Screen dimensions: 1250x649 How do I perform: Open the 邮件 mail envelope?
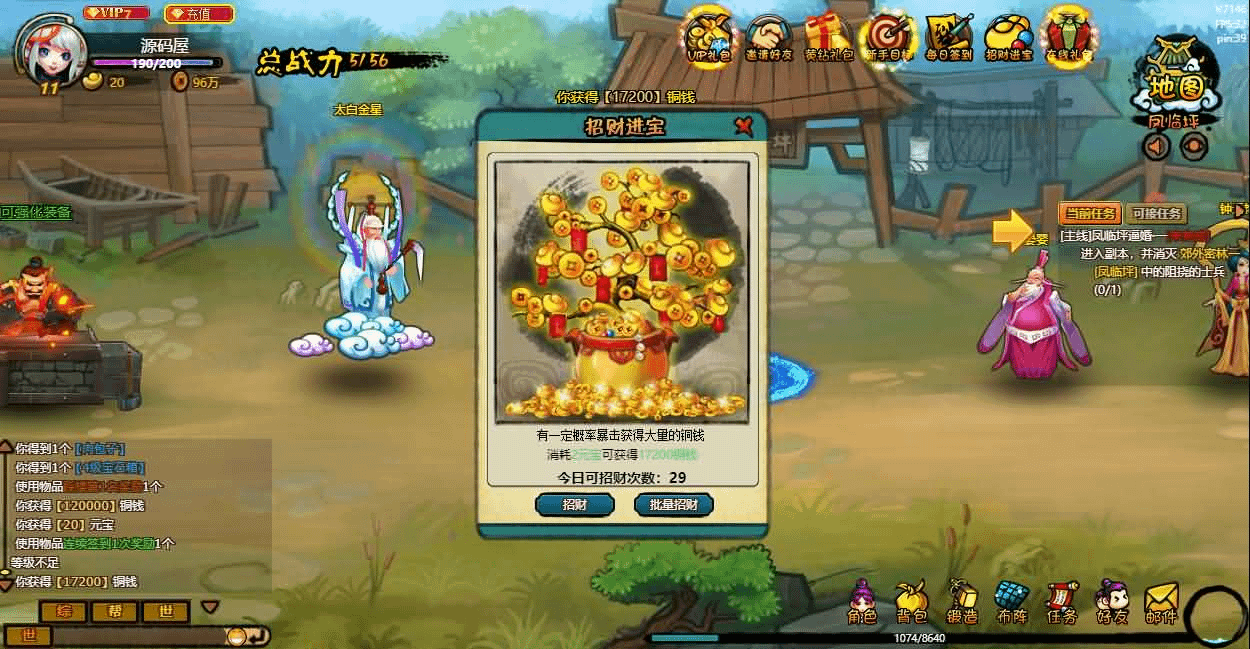pyautogui.click(x=1161, y=603)
